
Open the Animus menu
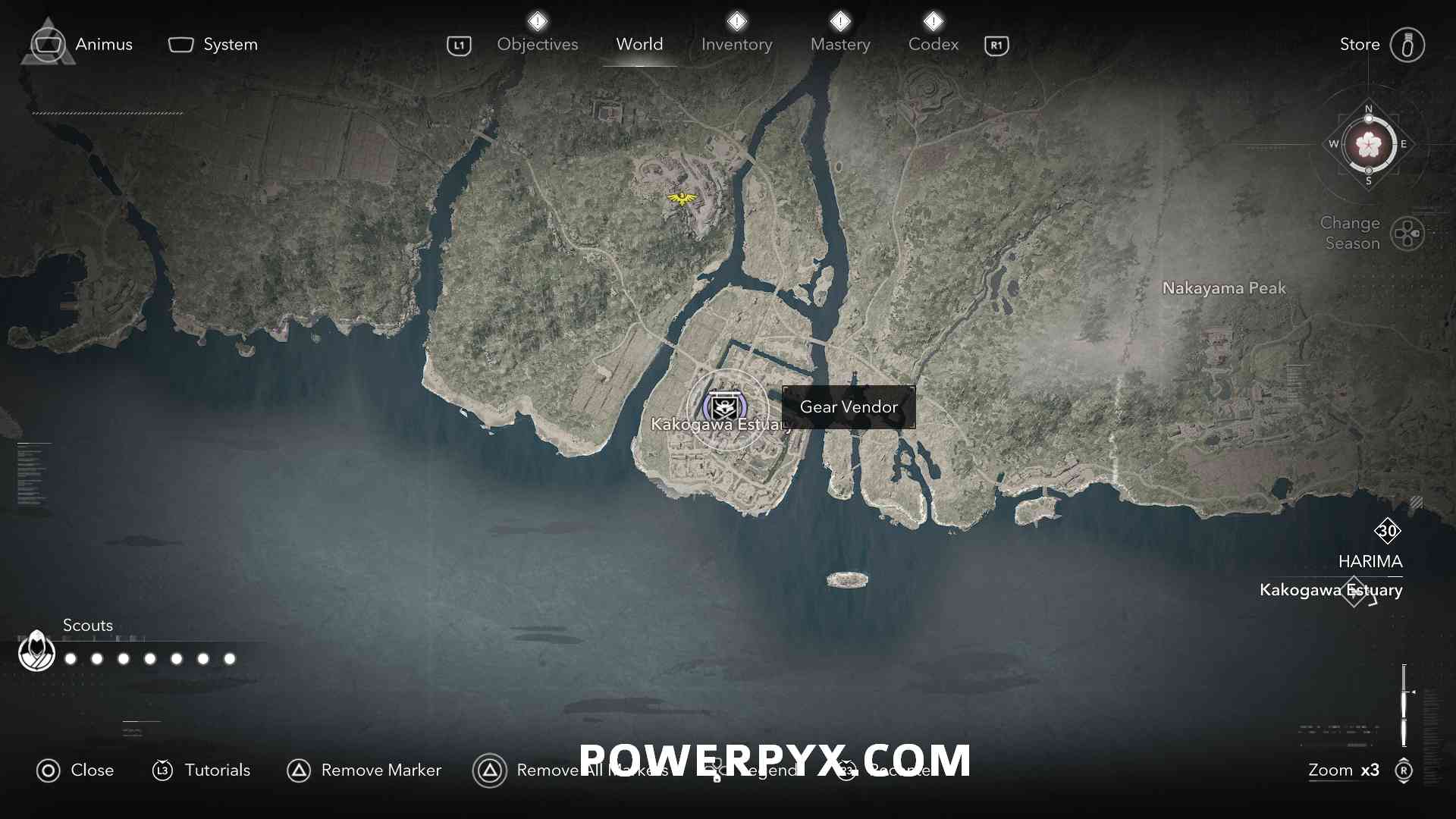[82, 44]
